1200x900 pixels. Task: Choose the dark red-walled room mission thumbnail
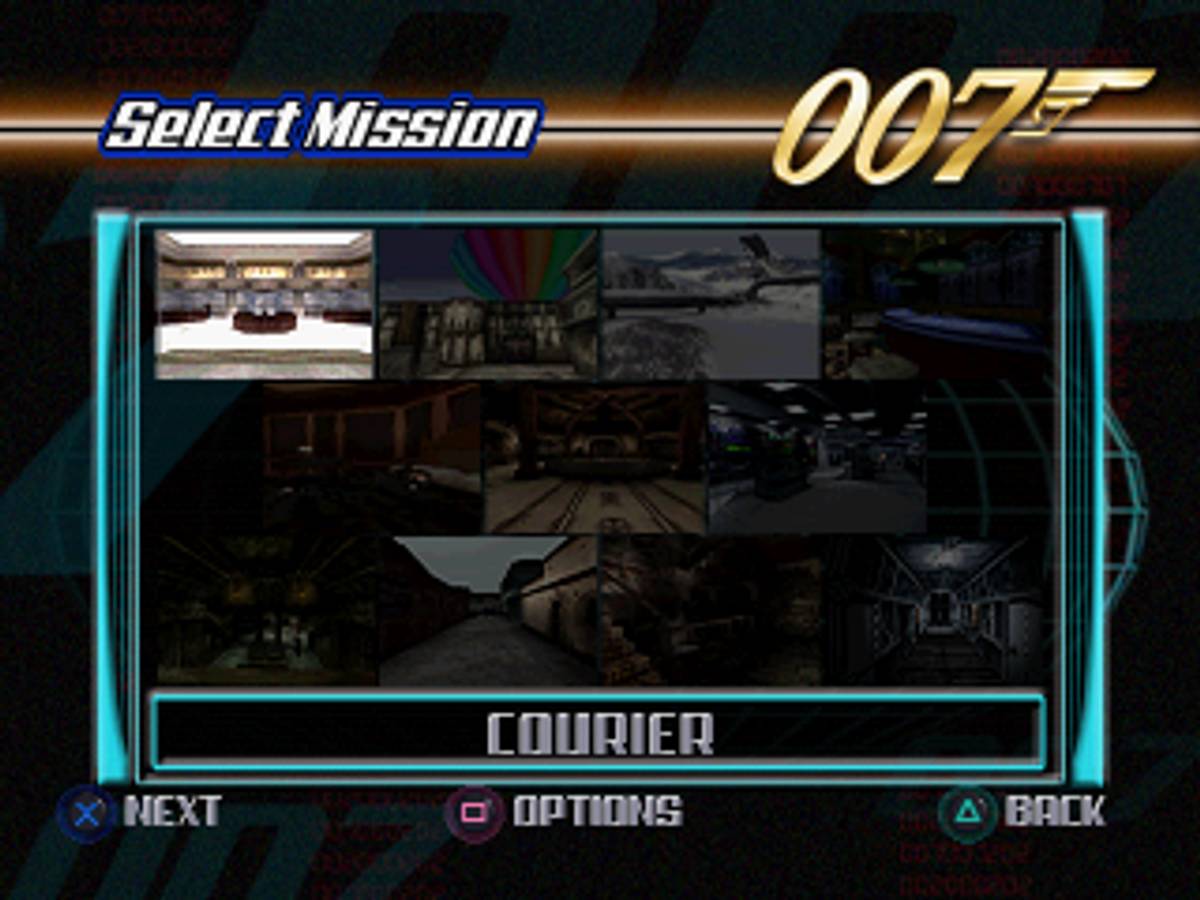(x=372, y=457)
